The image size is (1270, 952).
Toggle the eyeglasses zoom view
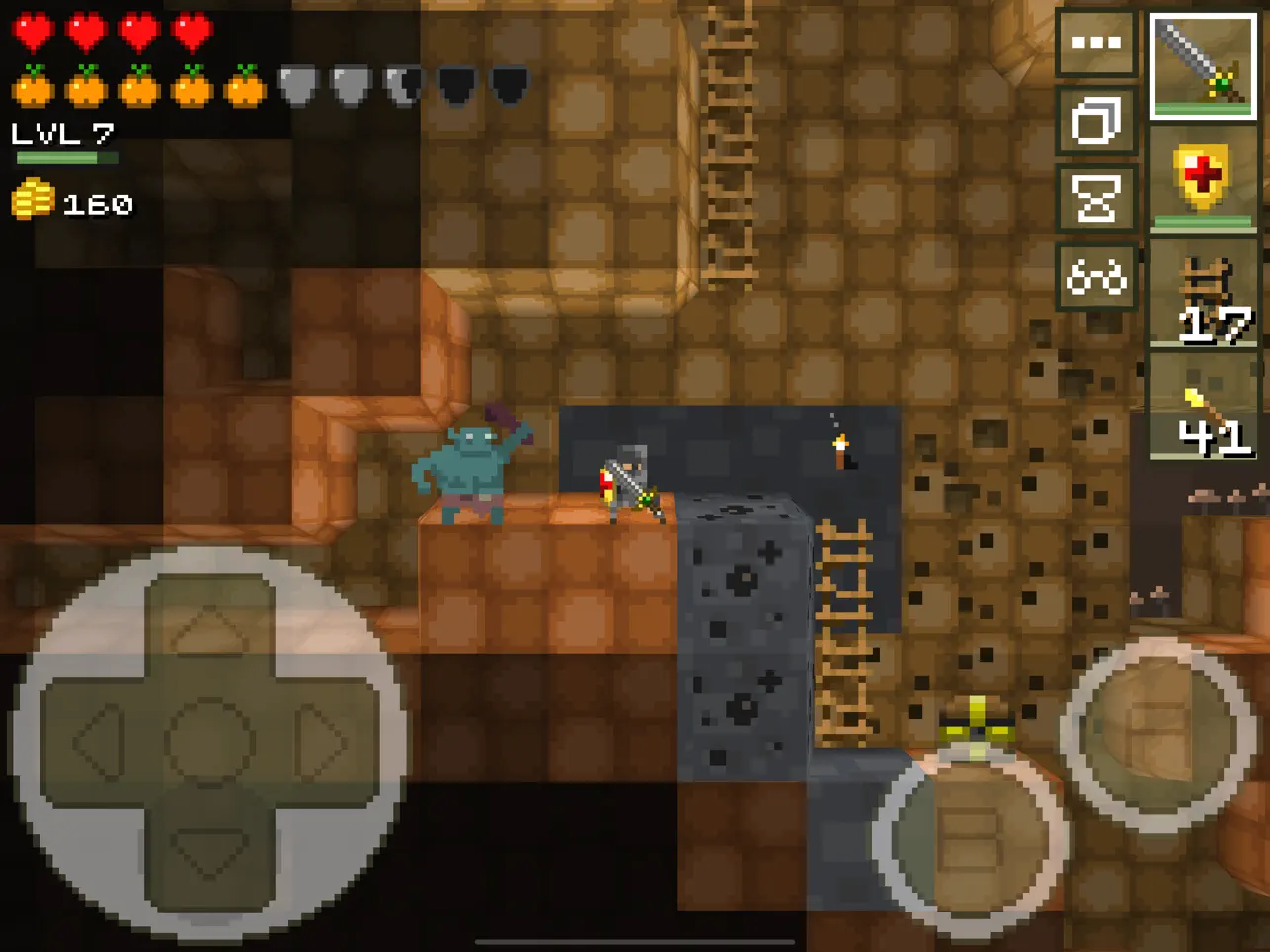(x=1096, y=277)
